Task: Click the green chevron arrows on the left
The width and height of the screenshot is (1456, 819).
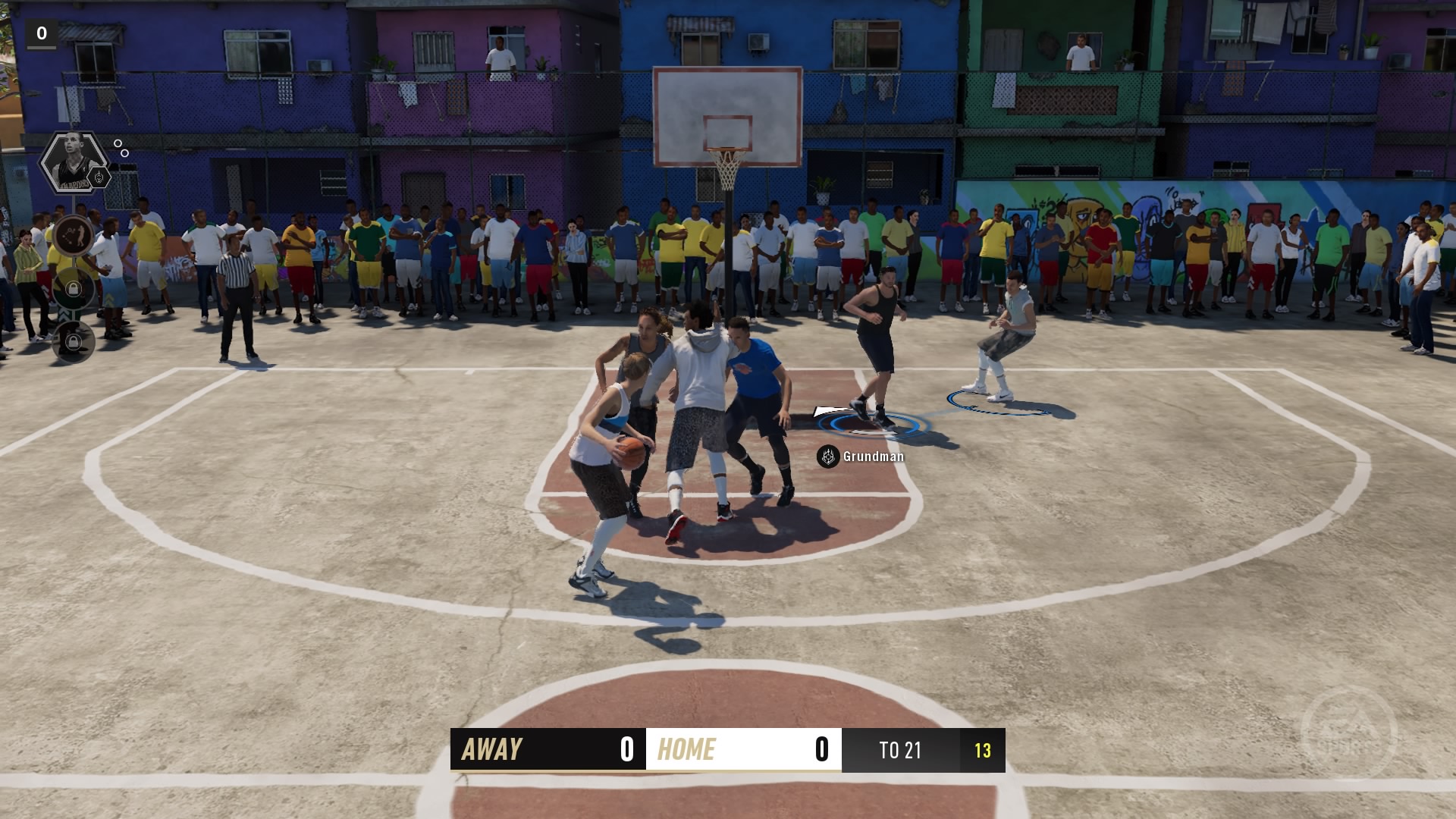Action: 65,312
